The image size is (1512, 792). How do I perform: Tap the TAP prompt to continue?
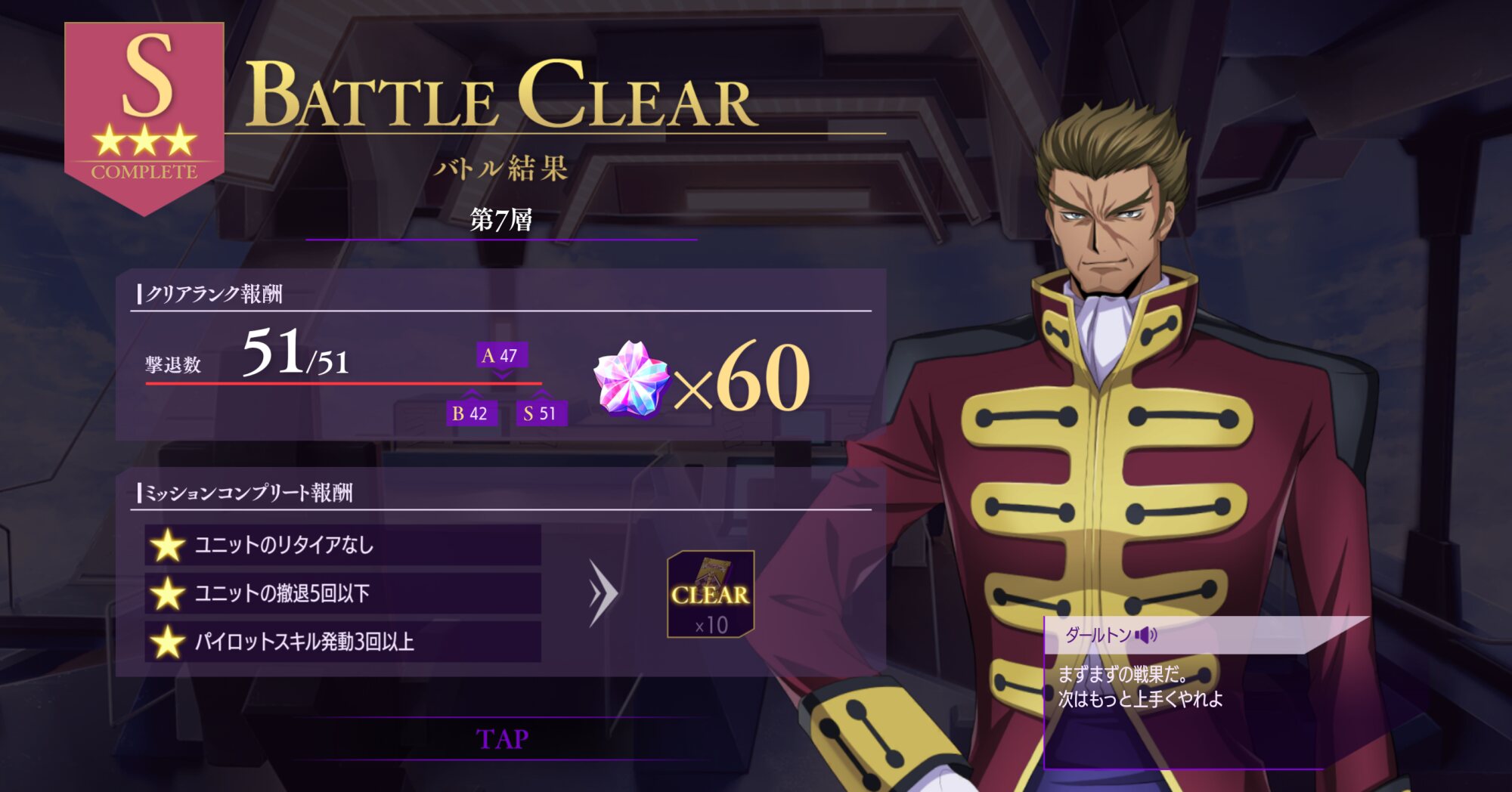click(502, 738)
